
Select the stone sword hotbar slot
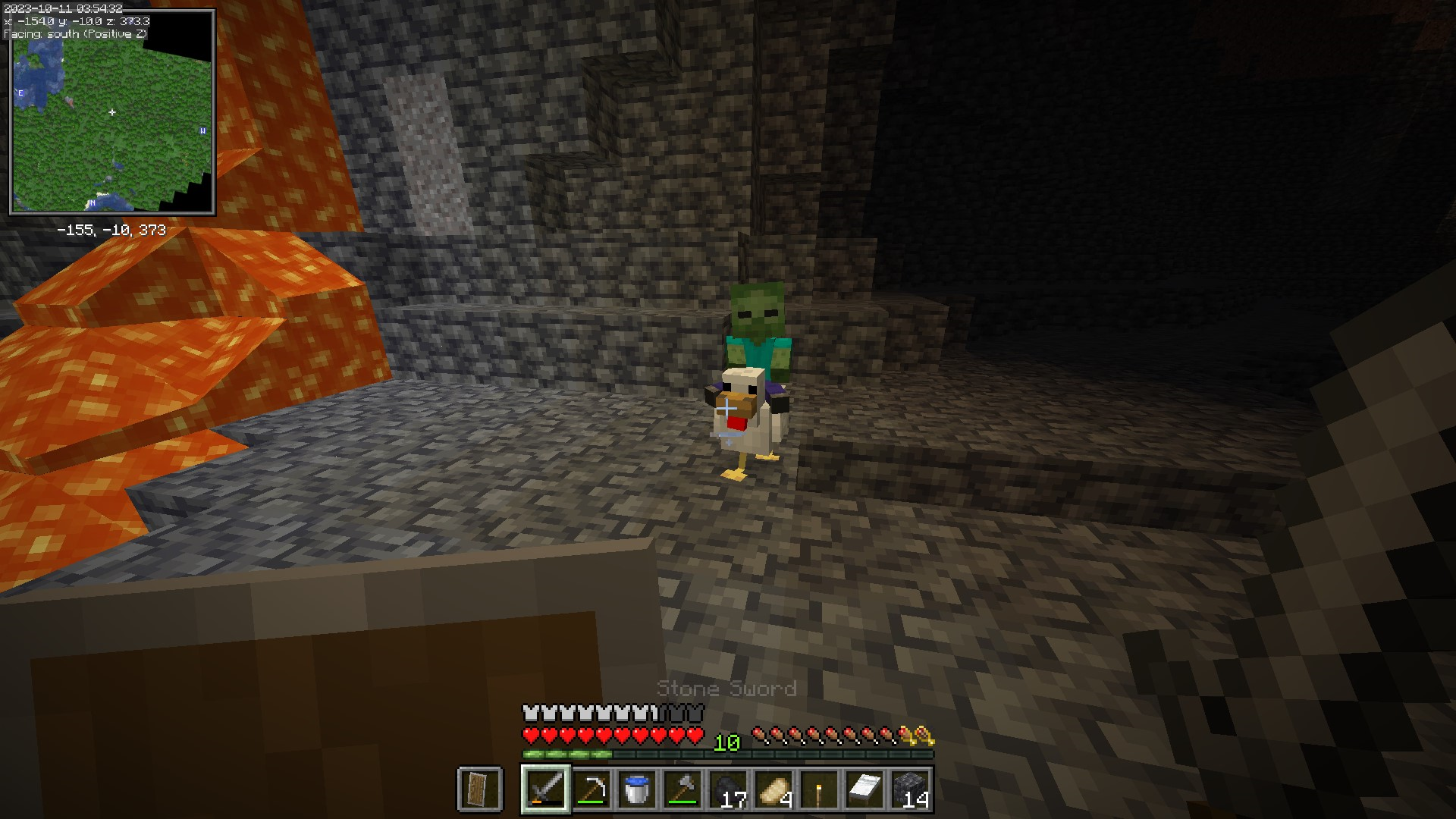546,789
